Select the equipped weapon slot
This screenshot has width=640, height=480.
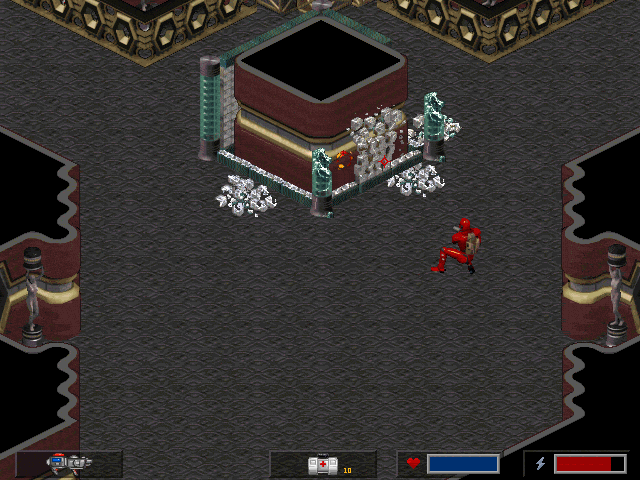69,463
